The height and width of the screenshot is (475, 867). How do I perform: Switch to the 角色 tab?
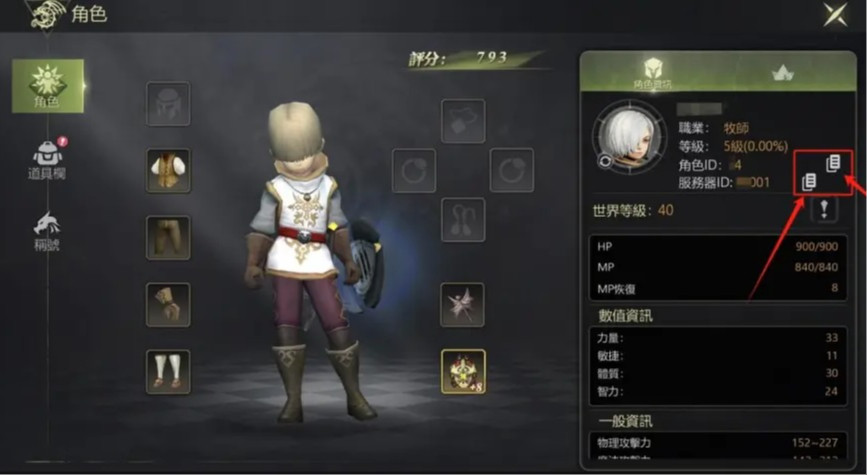[x=48, y=86]
